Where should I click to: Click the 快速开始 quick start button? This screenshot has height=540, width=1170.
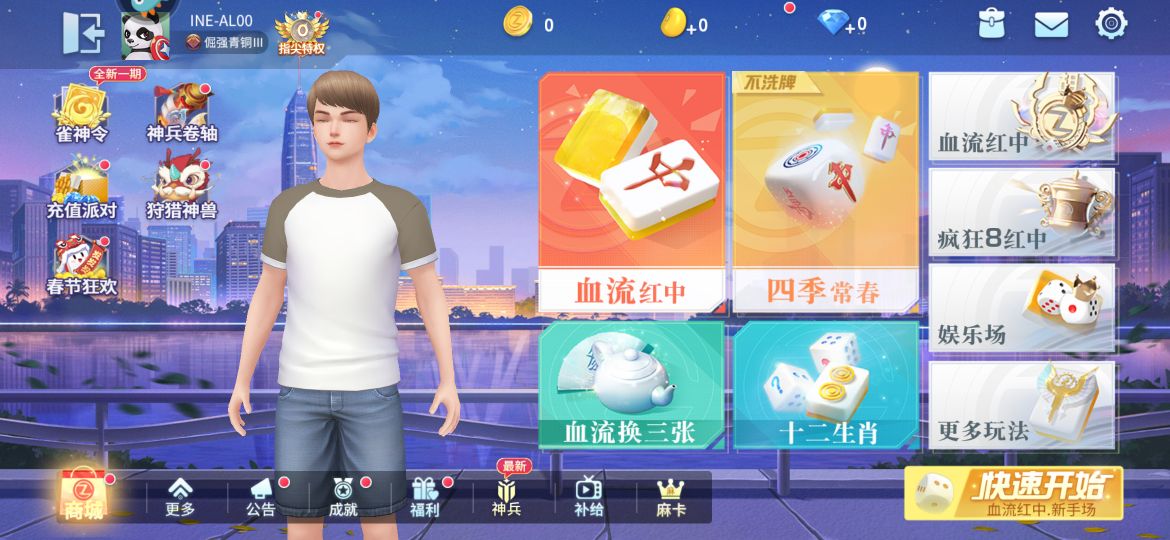(1013, 493)
